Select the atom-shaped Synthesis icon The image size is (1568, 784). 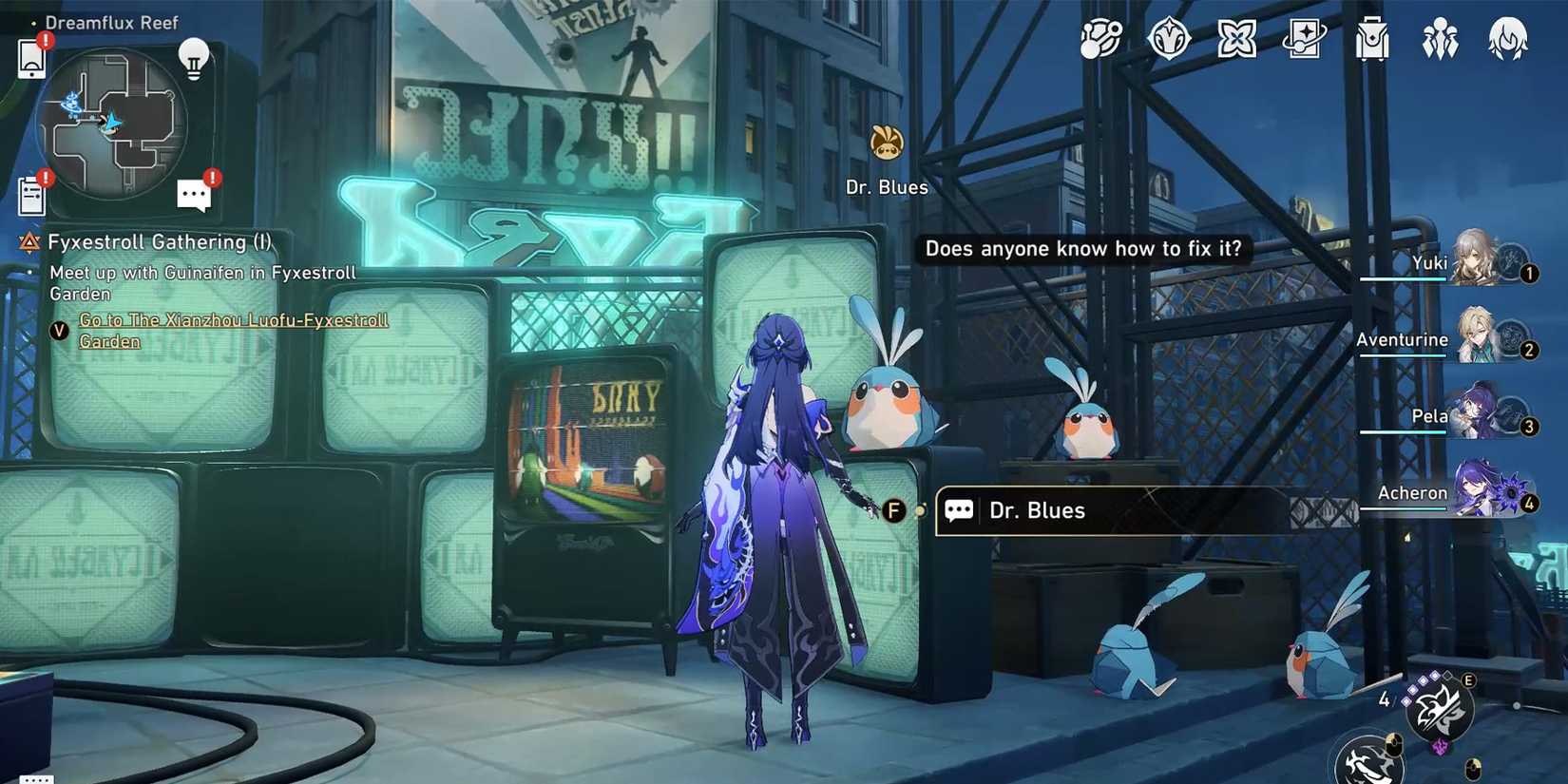pos(1100,38)
